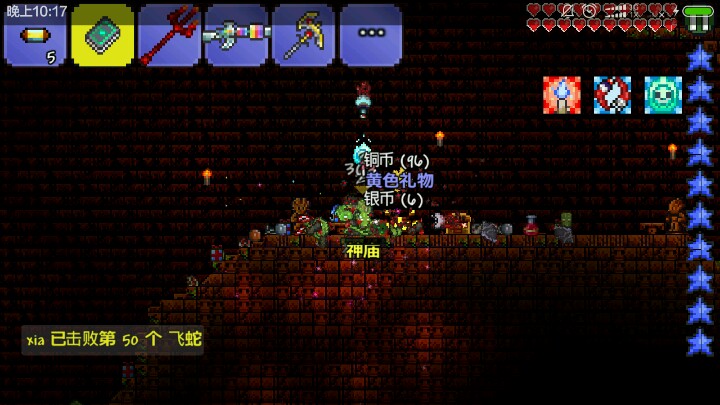Switch to the pickaxe hotbar slot

coord(303,36)
